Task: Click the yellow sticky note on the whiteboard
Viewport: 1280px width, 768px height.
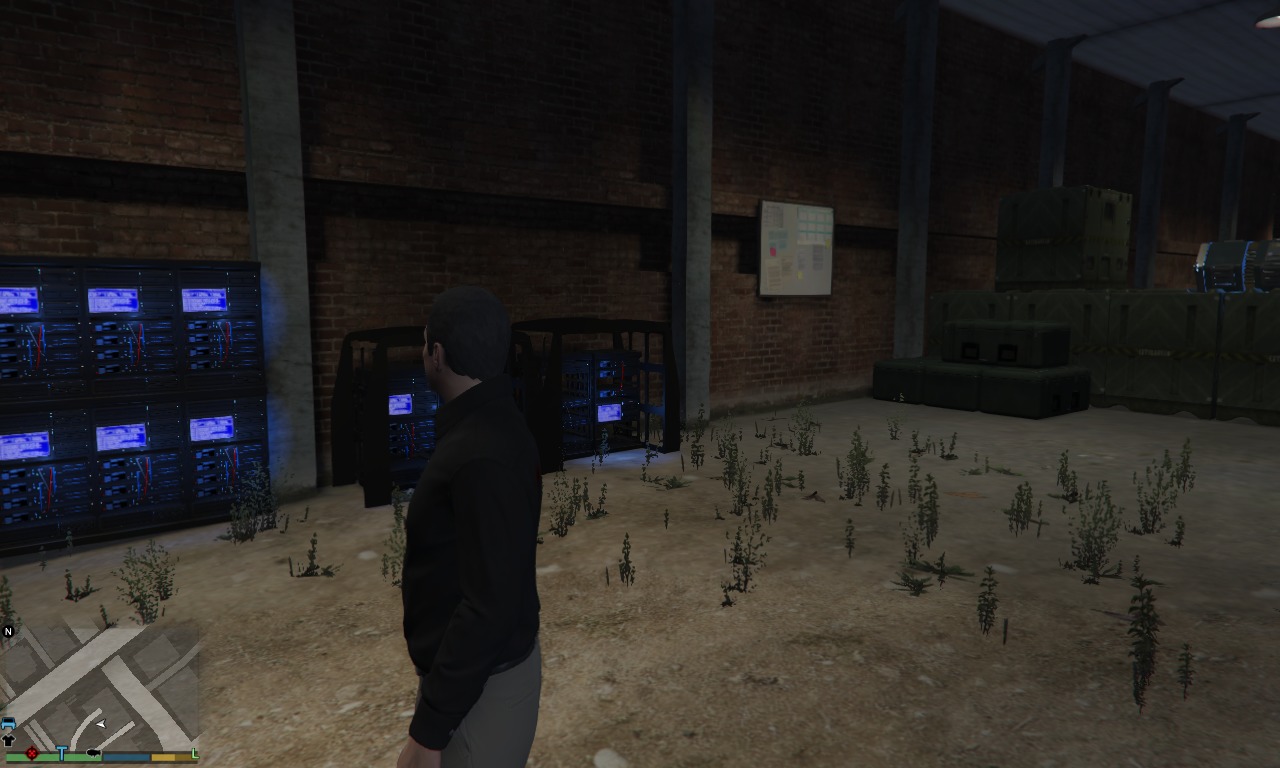Action: coord(799,274)
